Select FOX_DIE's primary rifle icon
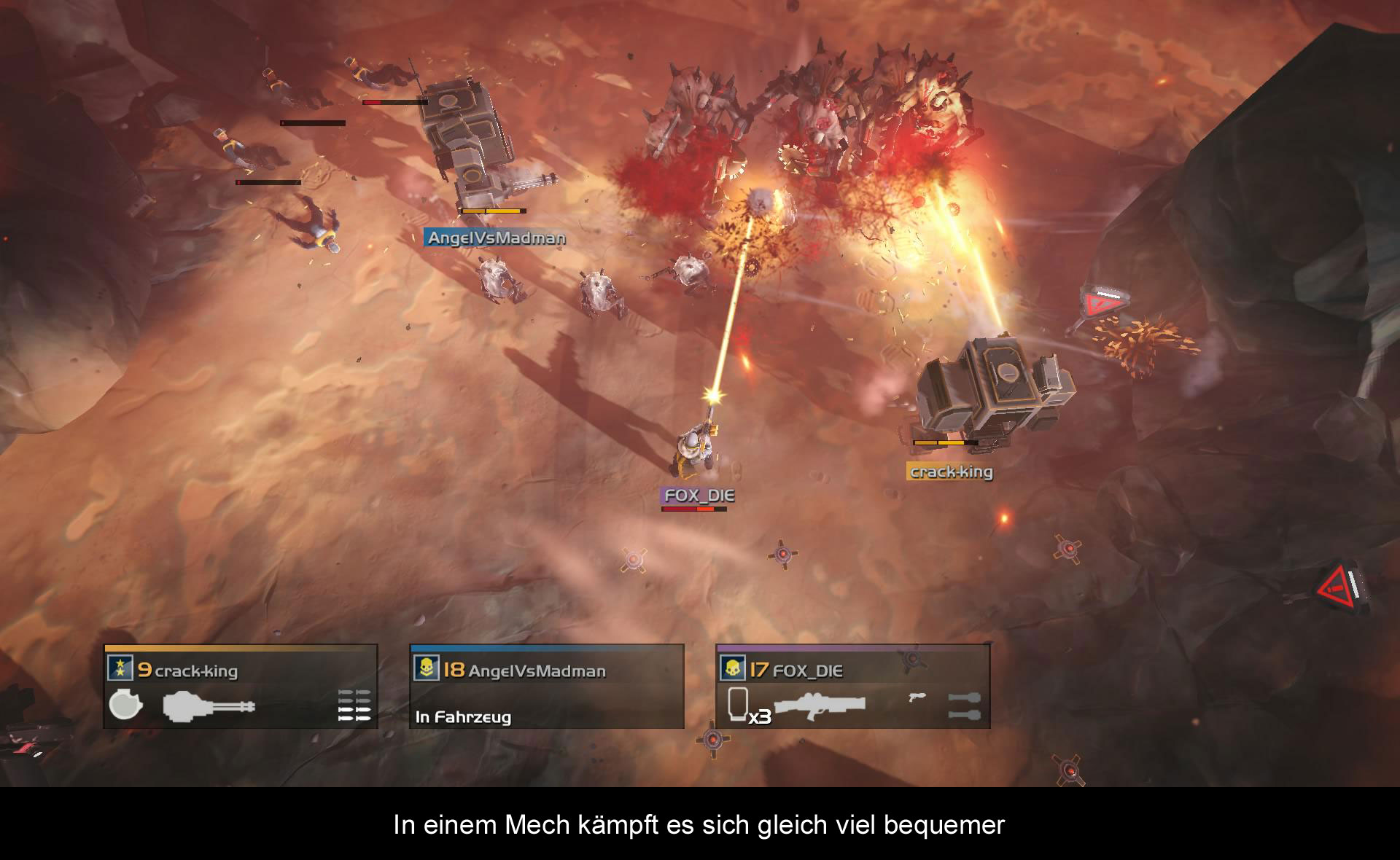This screenshot has height=860, width=1400. (x=820, y=705)
